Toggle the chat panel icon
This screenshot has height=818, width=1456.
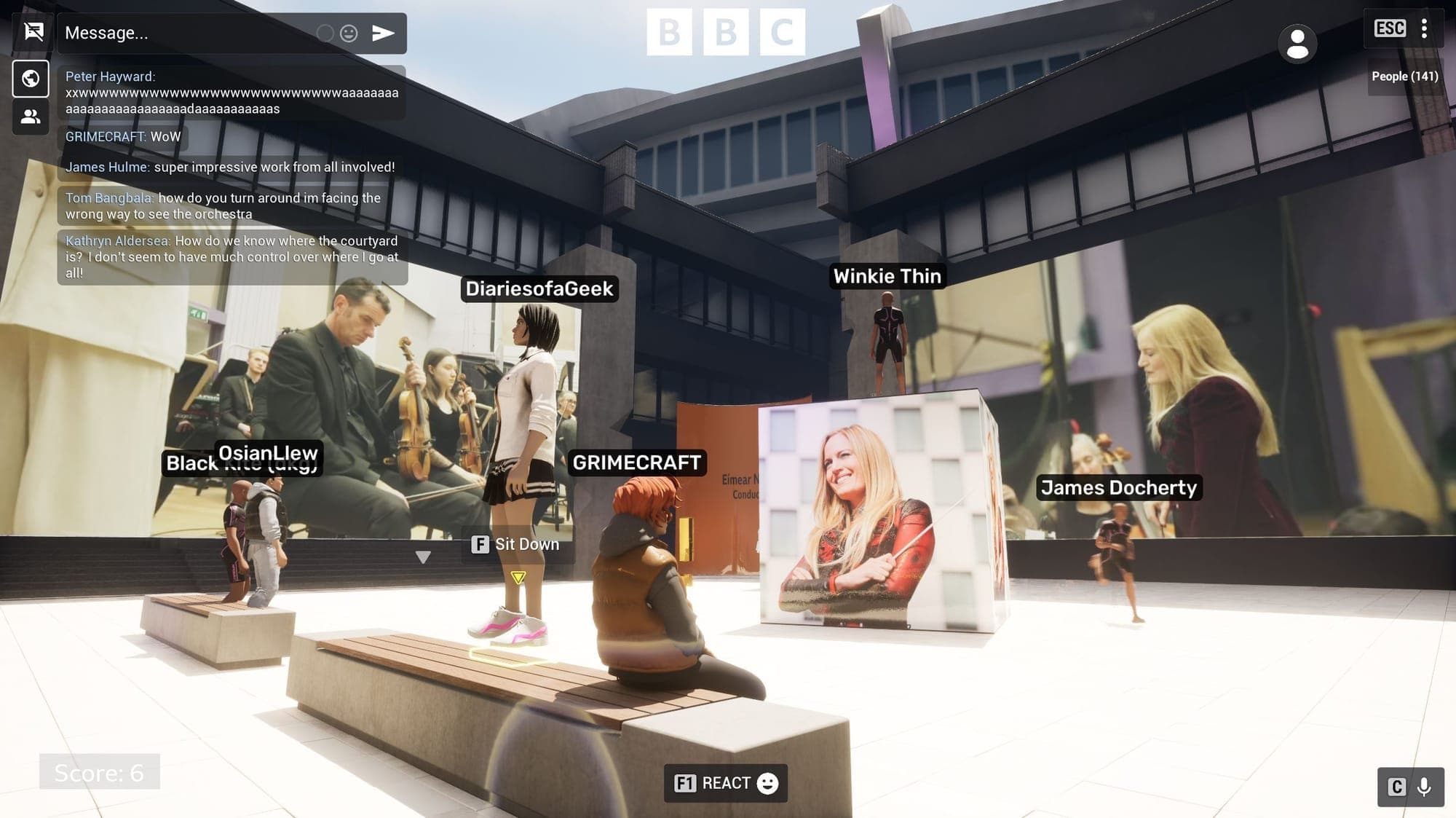click(x=33, y=32)
